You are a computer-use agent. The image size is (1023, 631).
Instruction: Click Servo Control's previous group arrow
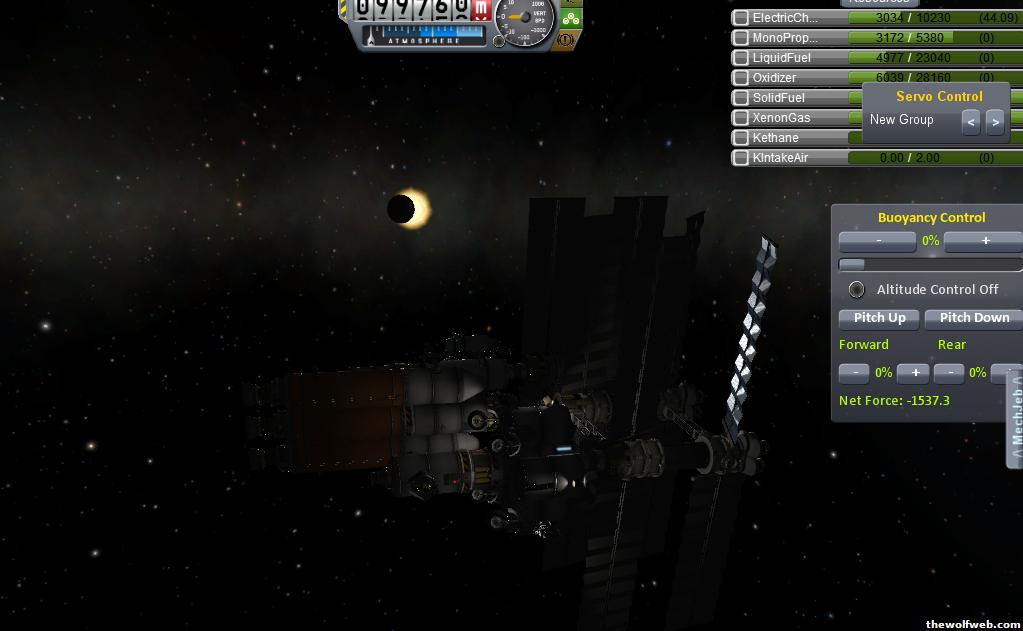(971, 122)
